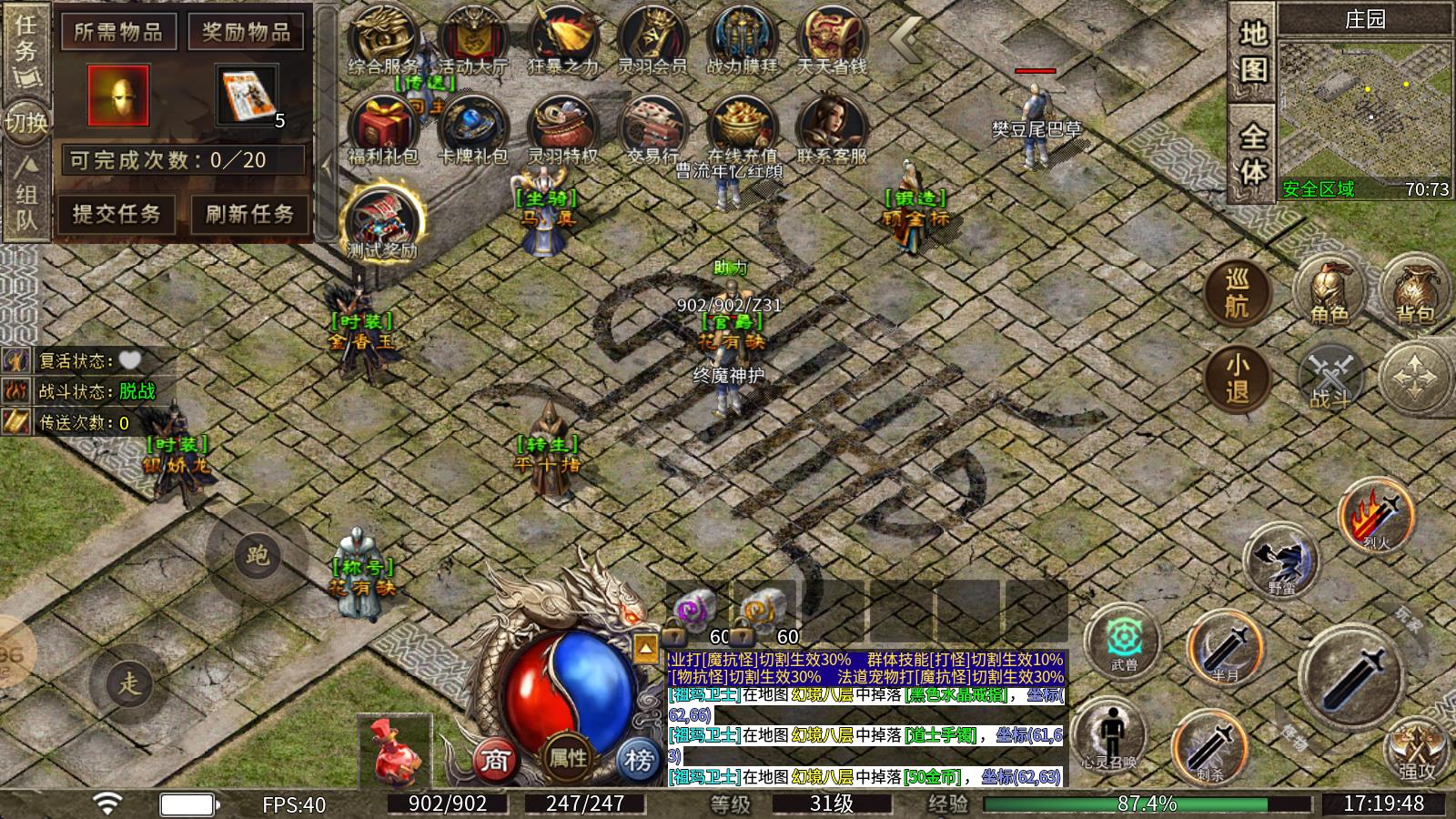Open the 角色 character sheet
The width and height of the screenshot is (1456, 819).
[x=1329, y=291]
